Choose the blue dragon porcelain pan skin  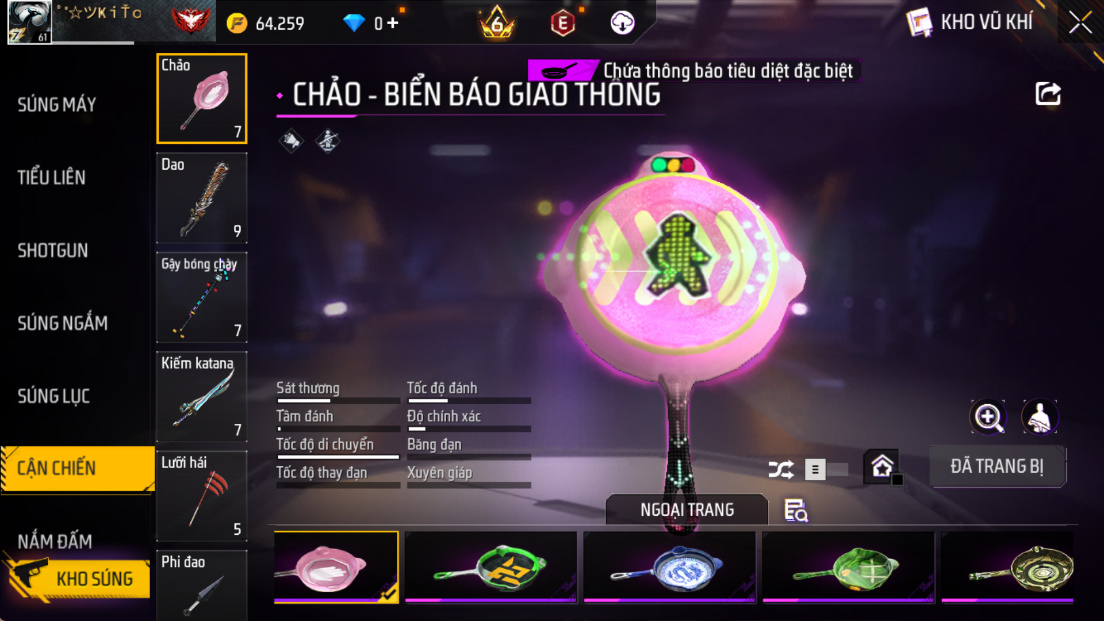[x=670, y=567]
